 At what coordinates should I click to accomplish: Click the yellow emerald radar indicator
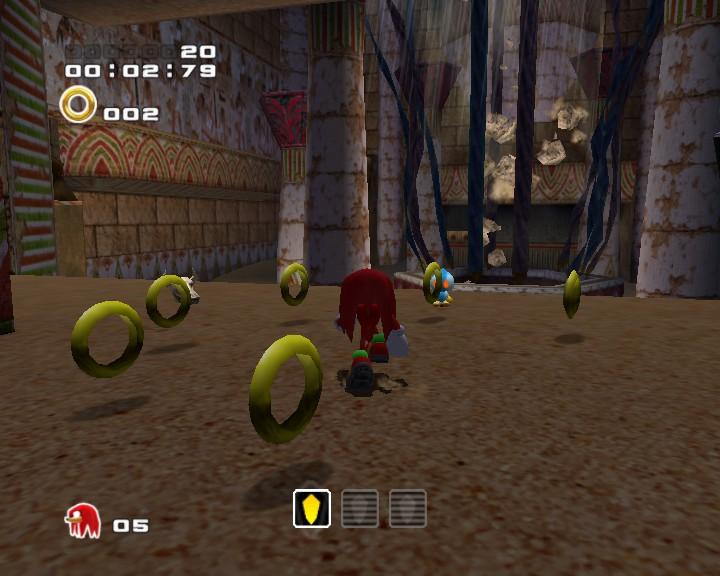coord(312,509)
